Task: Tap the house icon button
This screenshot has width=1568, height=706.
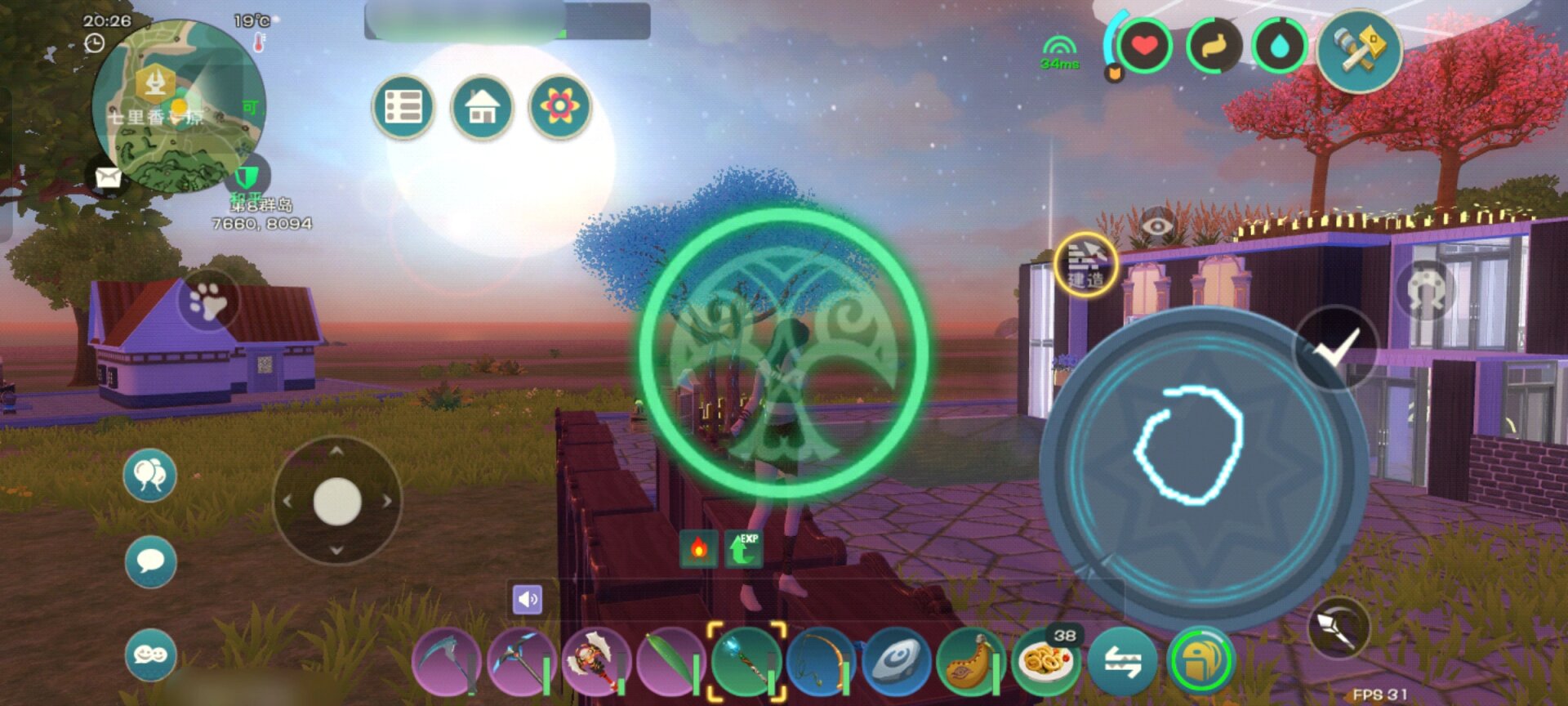Action: (x=481, y=107)
